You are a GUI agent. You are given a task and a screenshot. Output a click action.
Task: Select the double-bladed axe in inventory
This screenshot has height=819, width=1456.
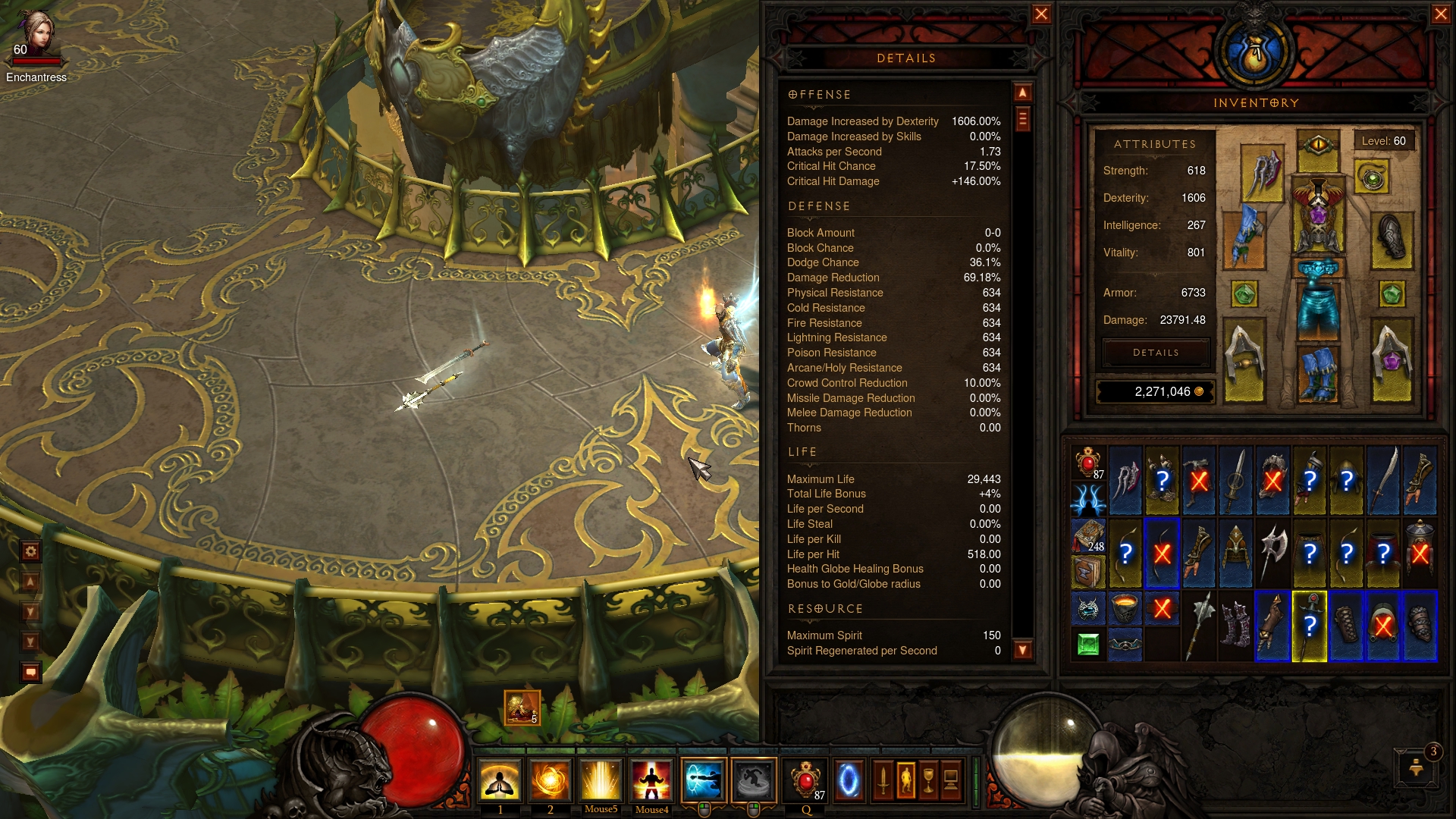[1273, 553]
